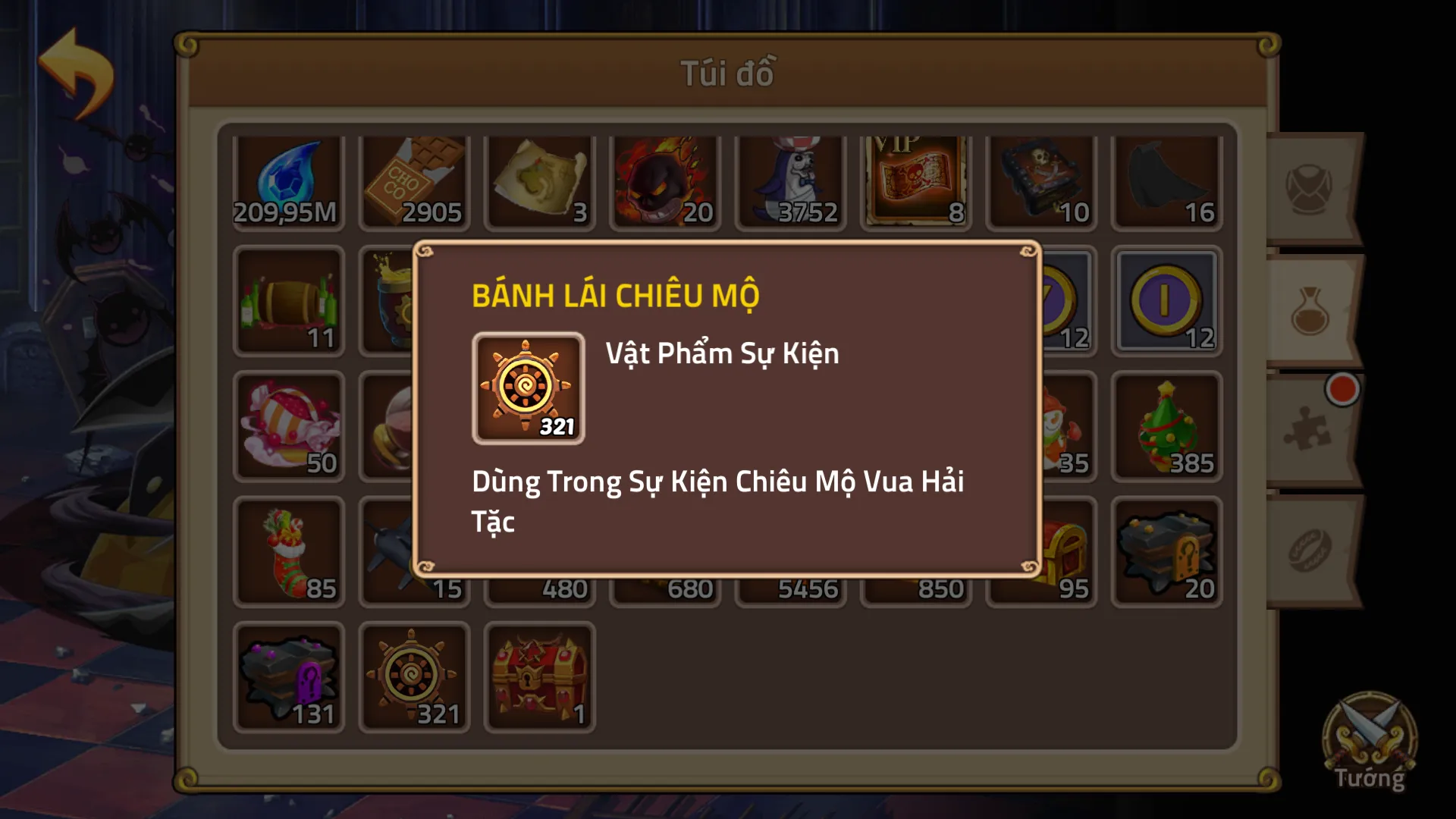
Task: Click the wine barrel item showing 11
Action: click(289, 301)
